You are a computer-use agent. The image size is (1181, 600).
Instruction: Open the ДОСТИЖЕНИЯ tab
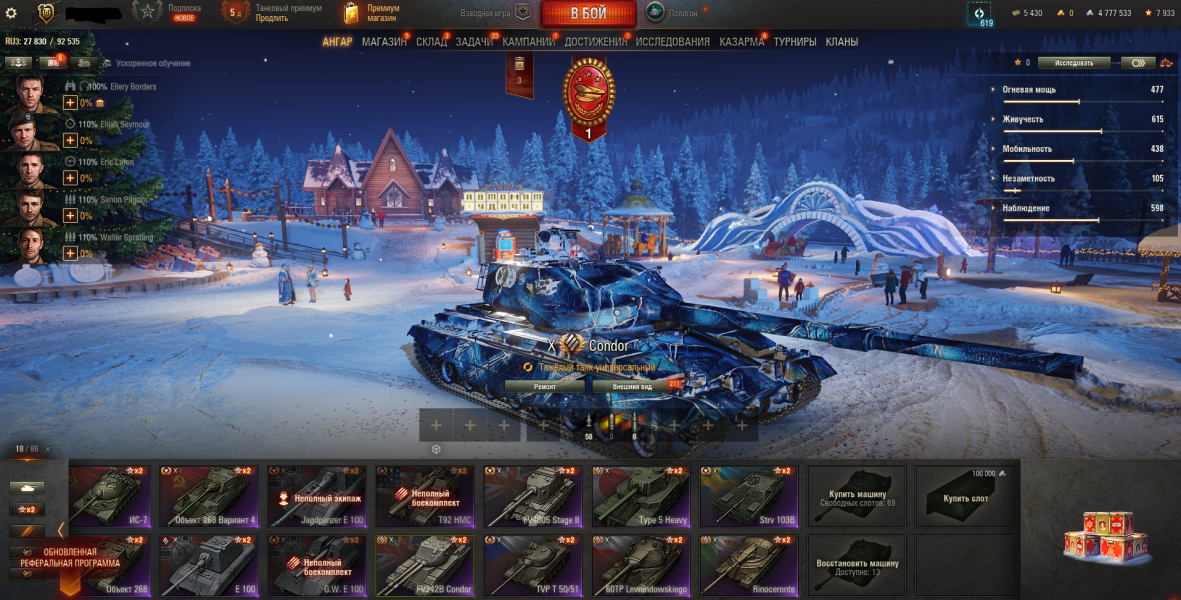click(595, 42)
